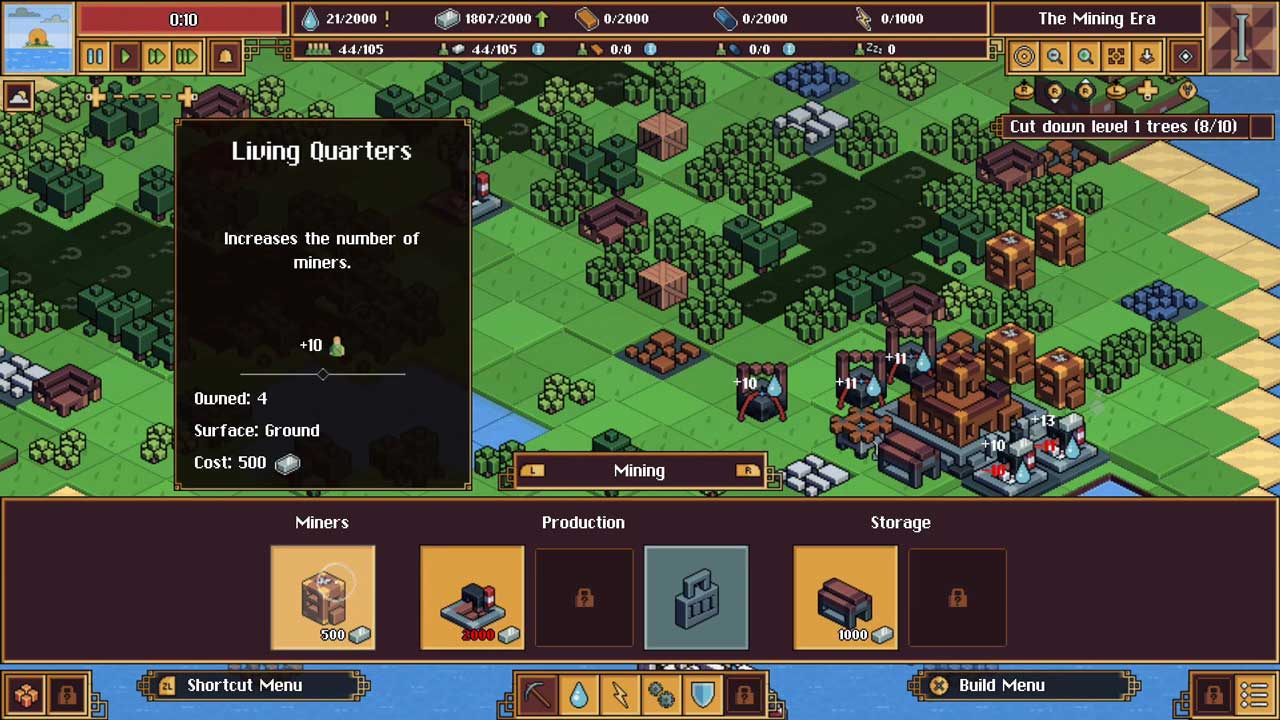Click the tree-cutting objective tracker
The height and width of the screenshot is (720, 1280).
(x=1122, y=127)
